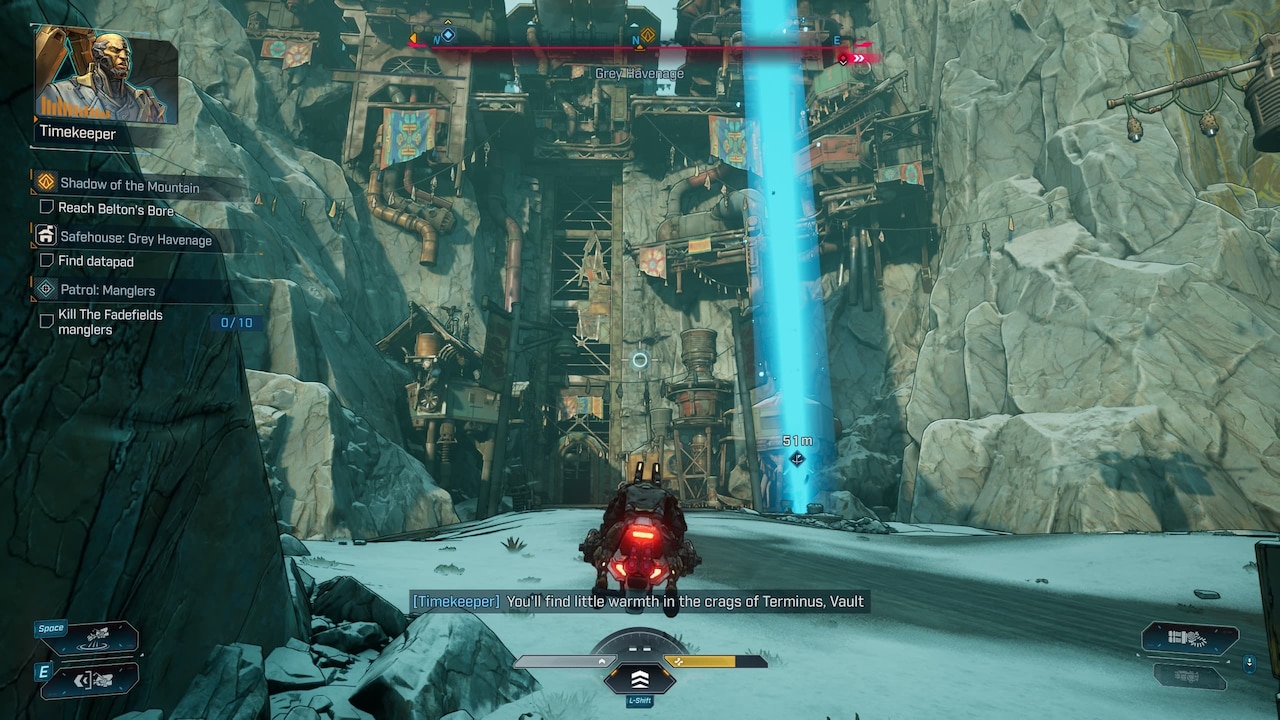The height and width of the screenshot is (720, 1280).
Task: Click the blue diamond compass marker
Action: (x=448, y=35)
